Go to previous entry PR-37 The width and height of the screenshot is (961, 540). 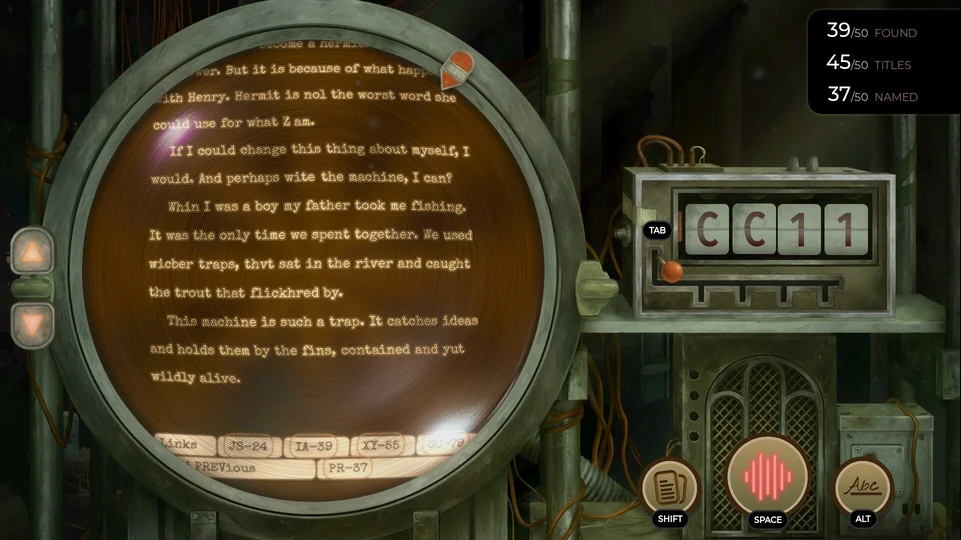(x=345, y=467)
